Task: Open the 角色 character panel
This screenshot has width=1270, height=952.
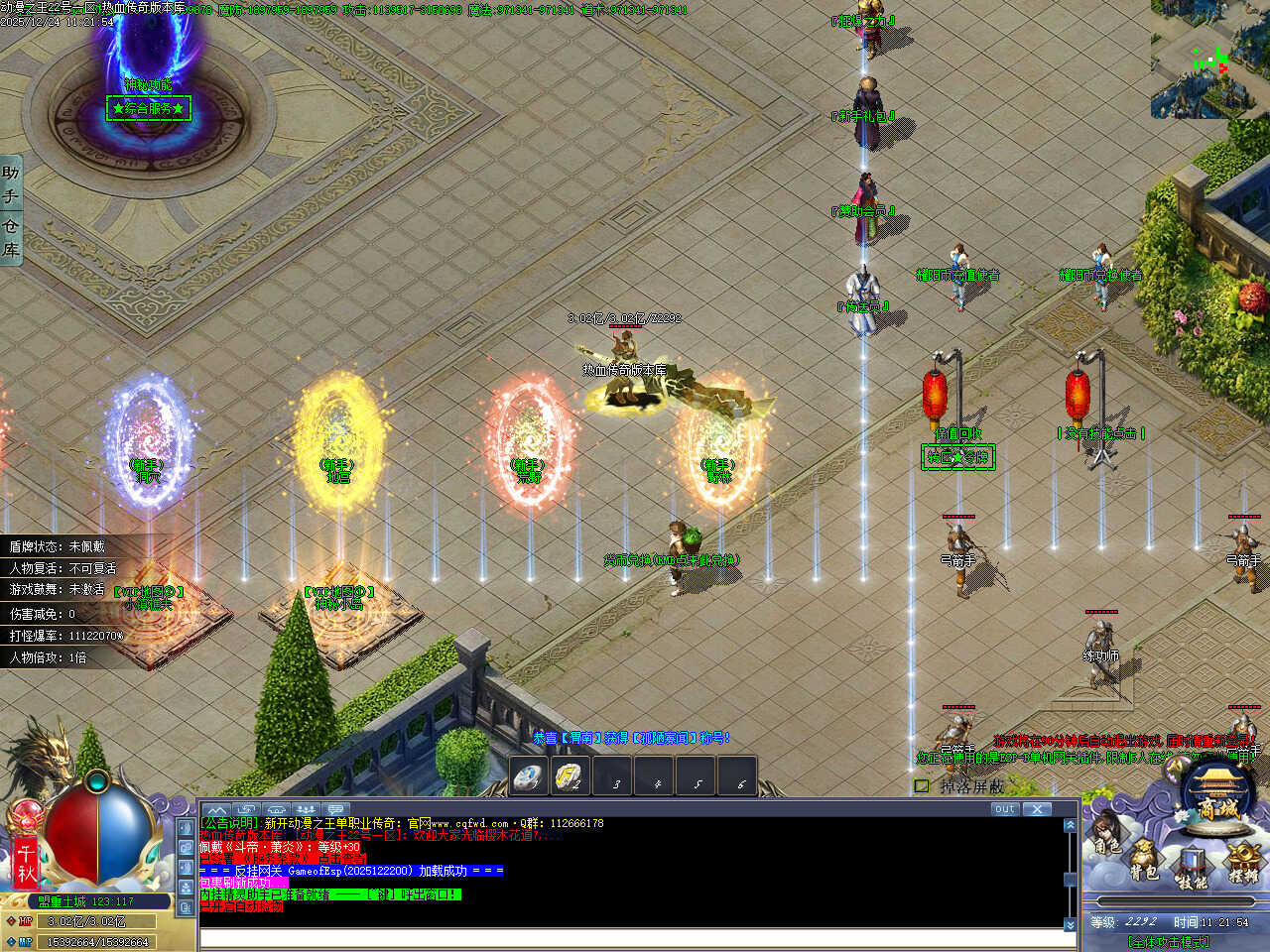Action: (1107, 838)
